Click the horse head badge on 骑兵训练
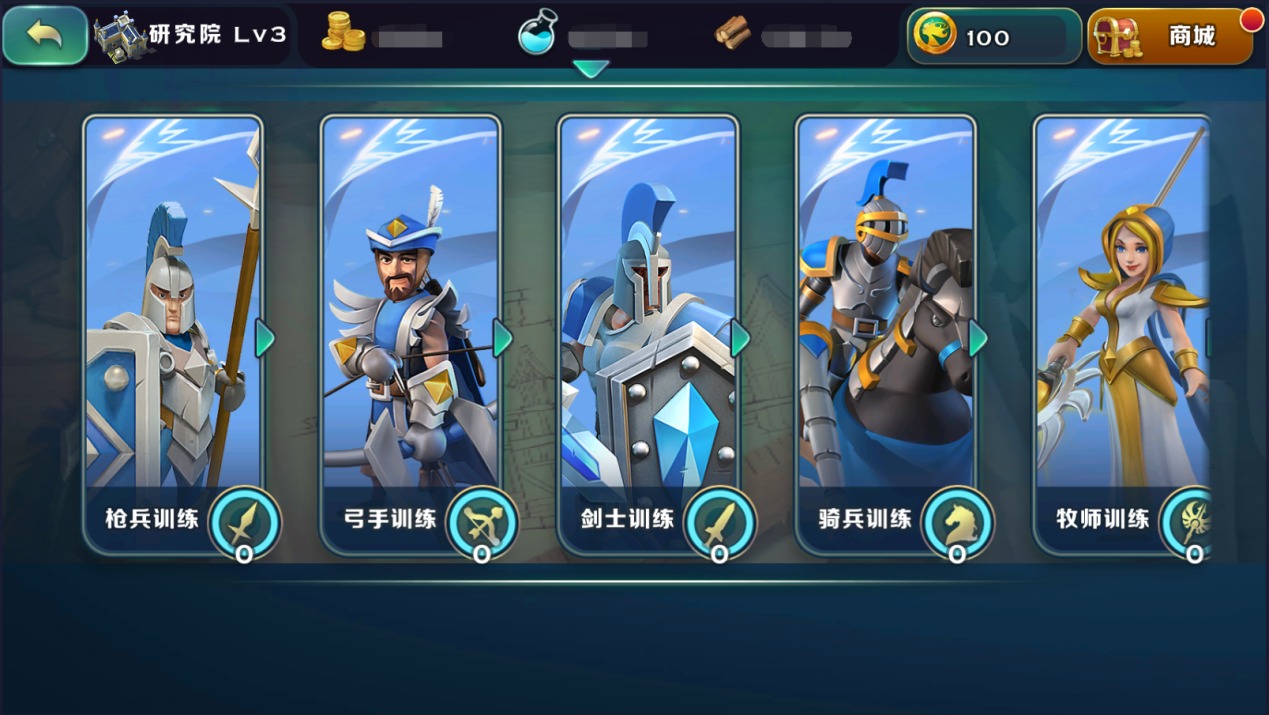 point(958,522)
